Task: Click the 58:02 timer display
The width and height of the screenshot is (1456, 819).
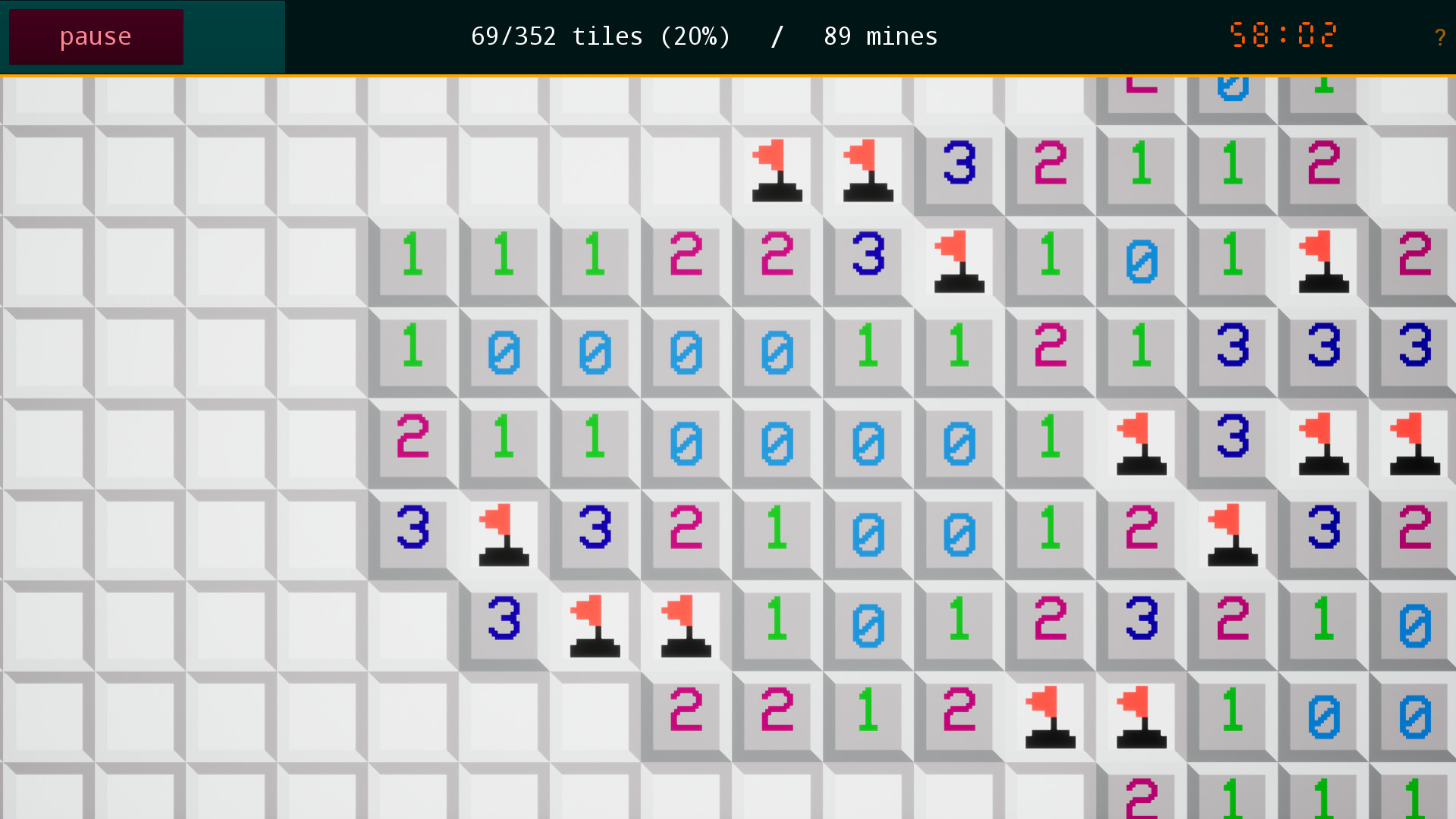Action: pos(1283,34)
